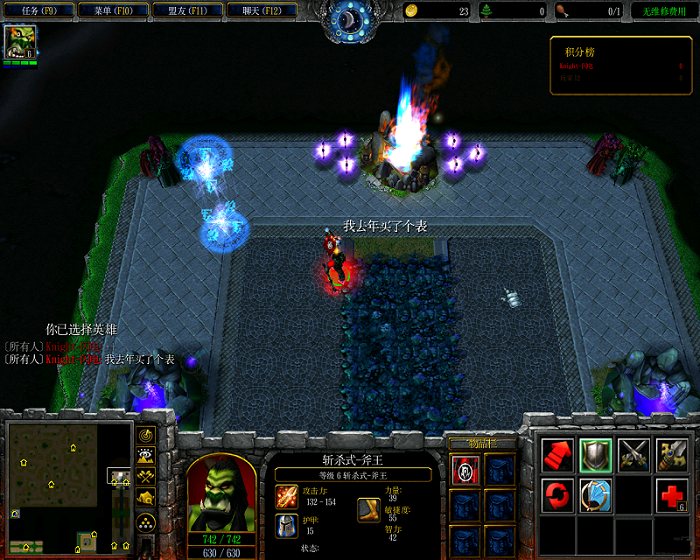
Task: Choose the crossed swords attack command
Action: [634, 454]
